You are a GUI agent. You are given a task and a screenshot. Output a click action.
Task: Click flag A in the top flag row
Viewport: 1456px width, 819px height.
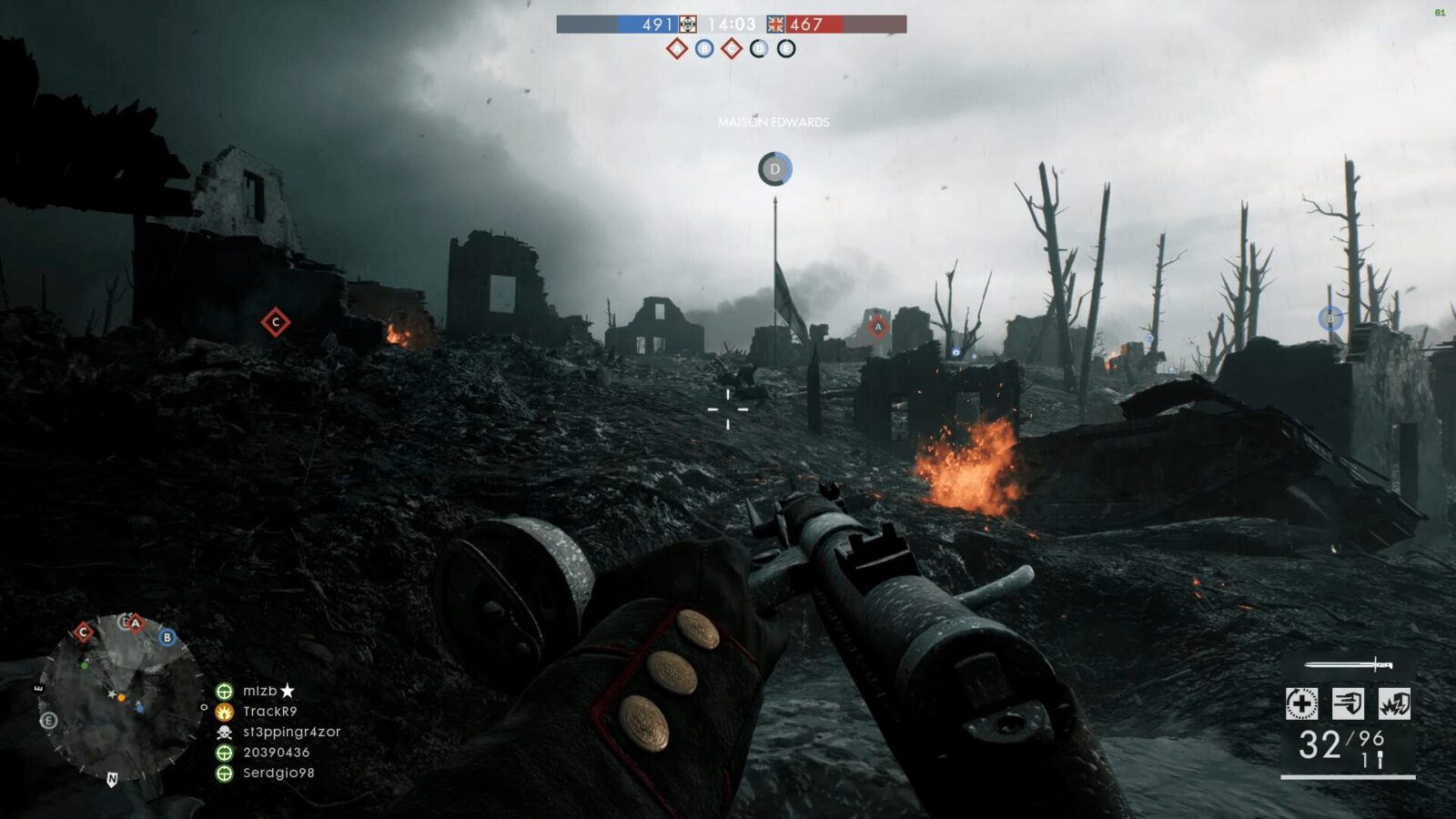point(676,48)
